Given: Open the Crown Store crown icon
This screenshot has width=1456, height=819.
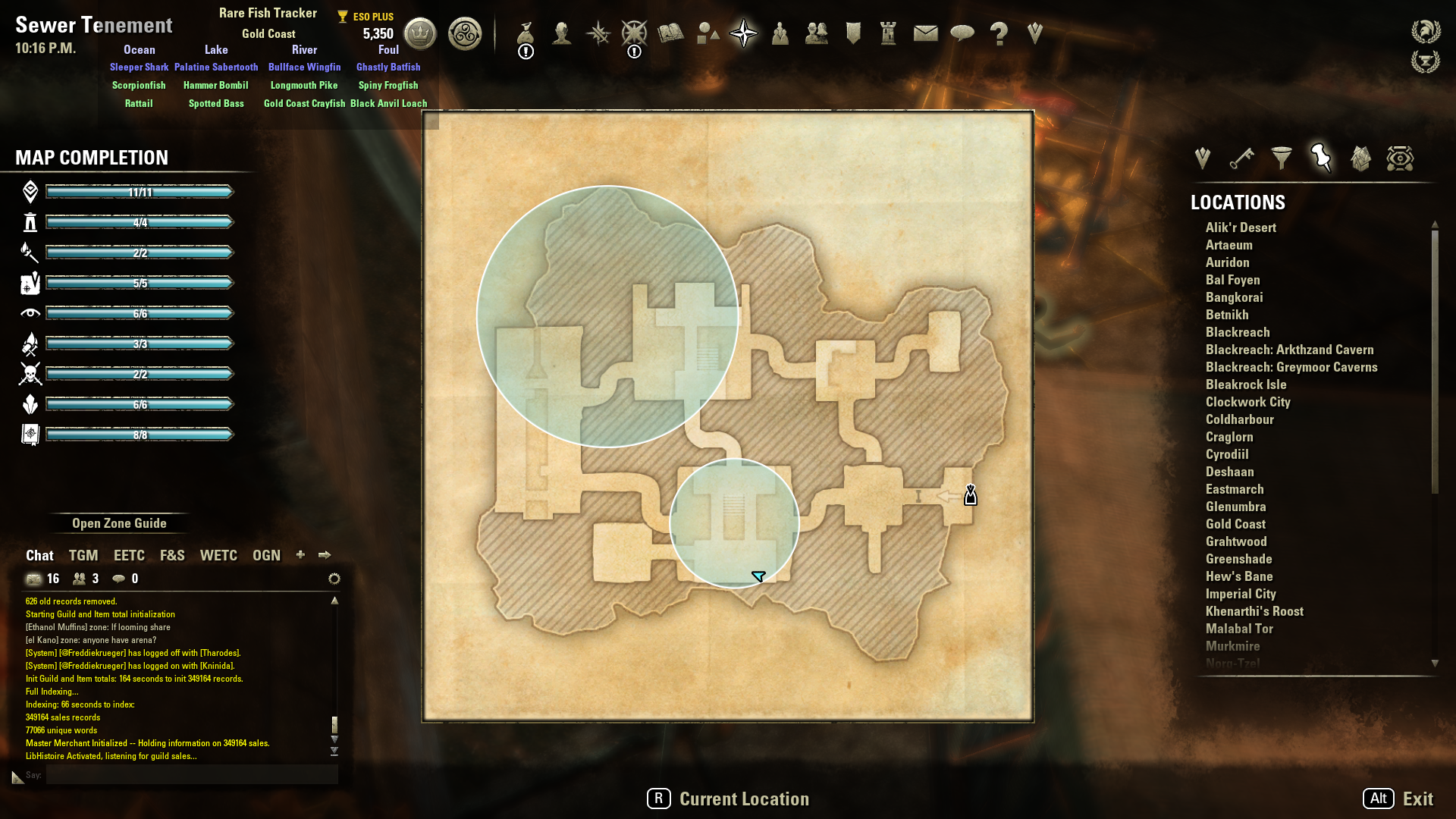Looking at the screenshot, I should [420, 33].
